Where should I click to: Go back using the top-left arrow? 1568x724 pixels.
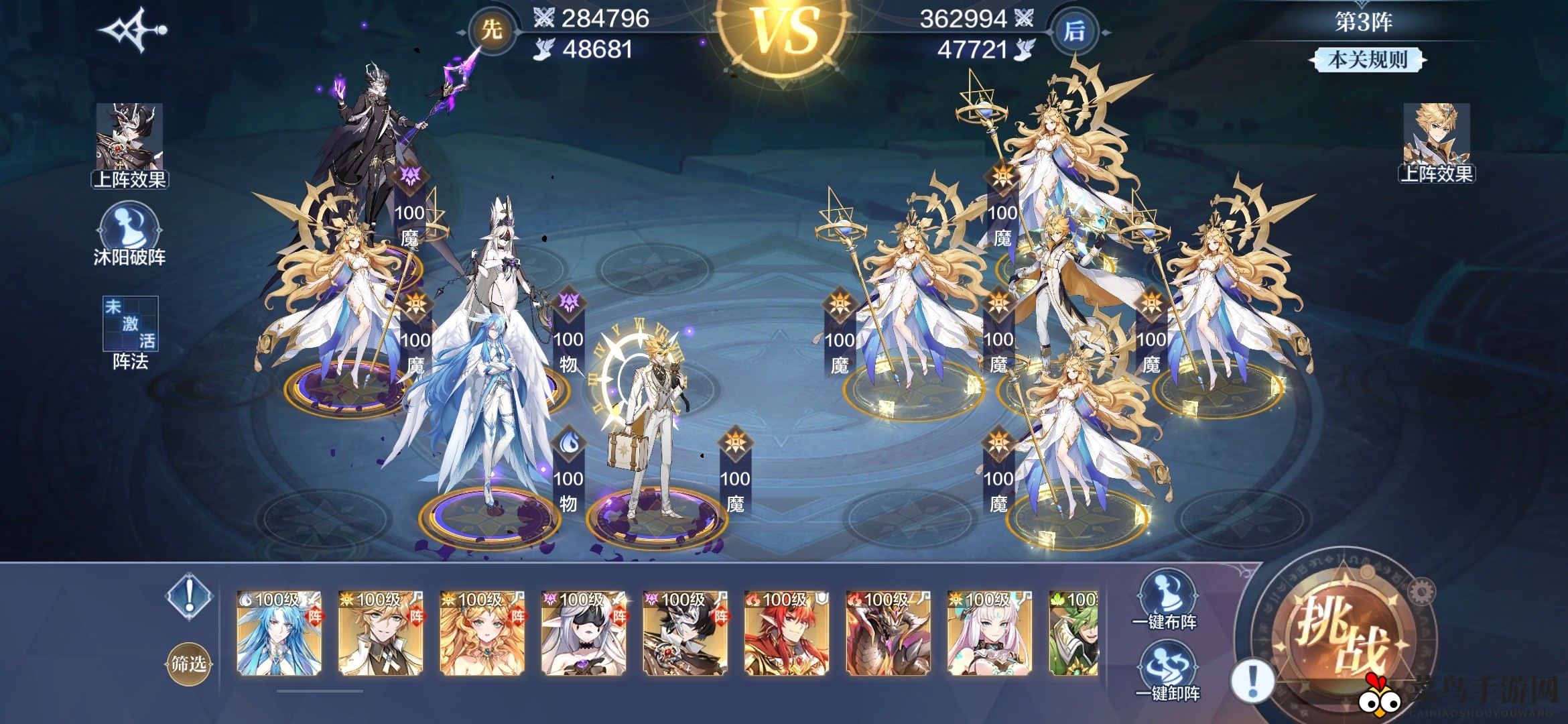(x=132, y=29)
